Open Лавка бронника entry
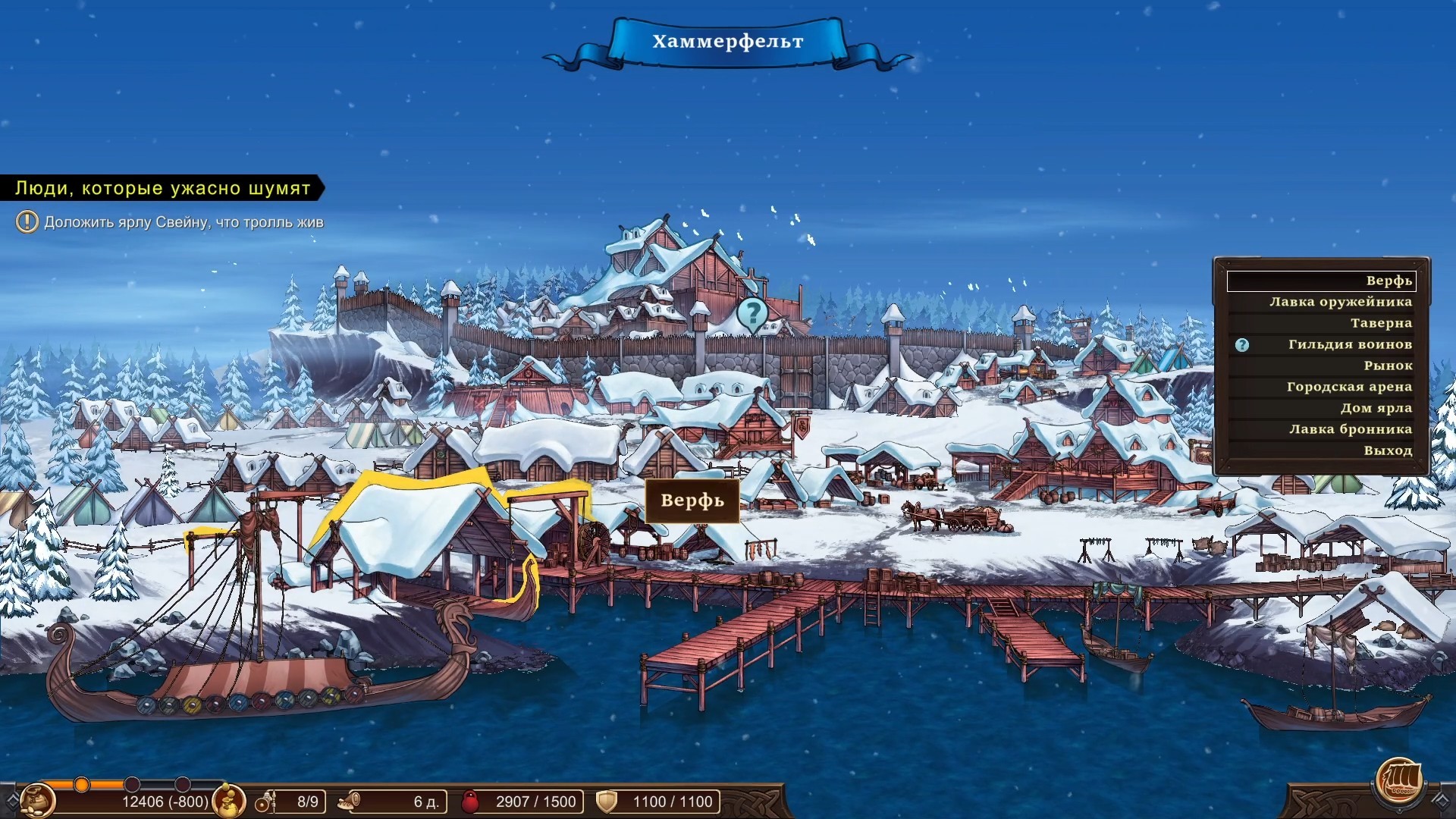The image size is (1456, 819). click(1350, 429)
